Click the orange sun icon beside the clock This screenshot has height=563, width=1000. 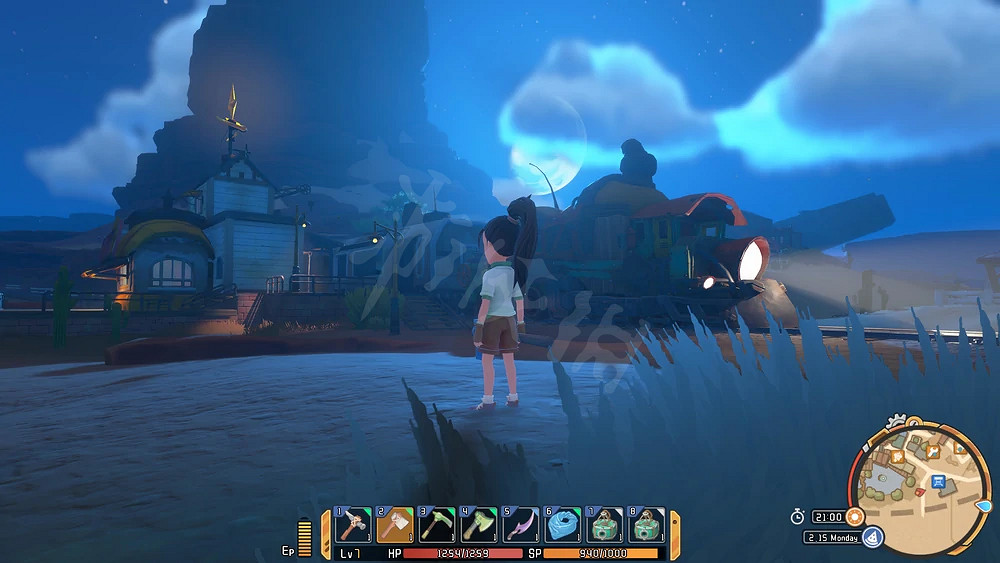(854, 516)
